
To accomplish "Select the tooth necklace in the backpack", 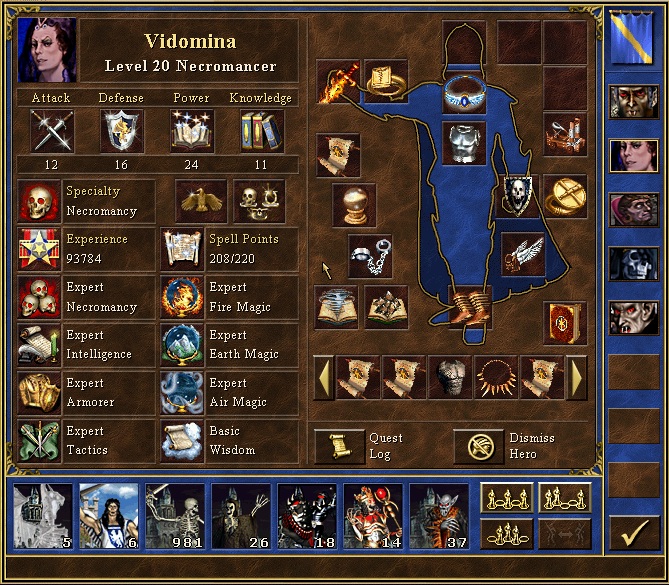I will pyautogui.click(x=495, y=379).
